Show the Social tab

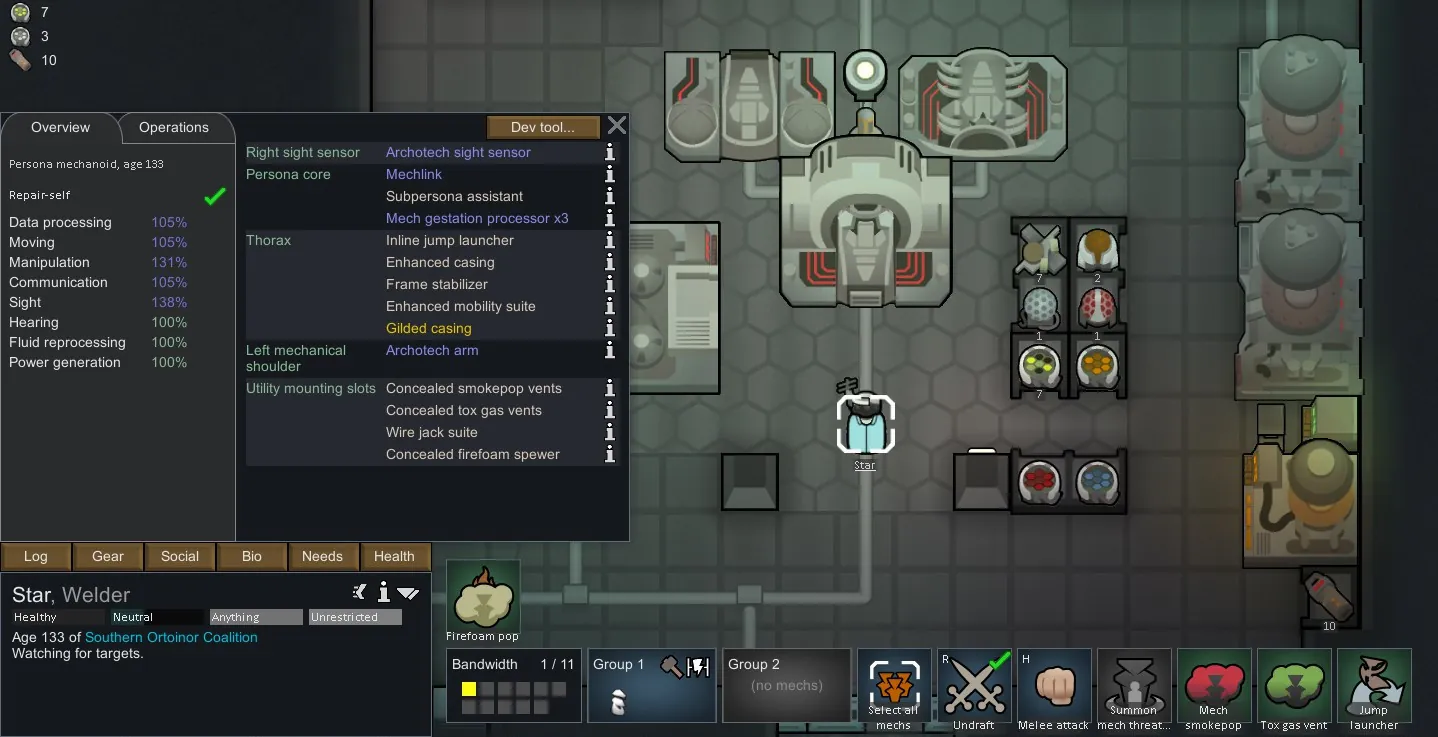pyautogui.click(x=180, y=557)
